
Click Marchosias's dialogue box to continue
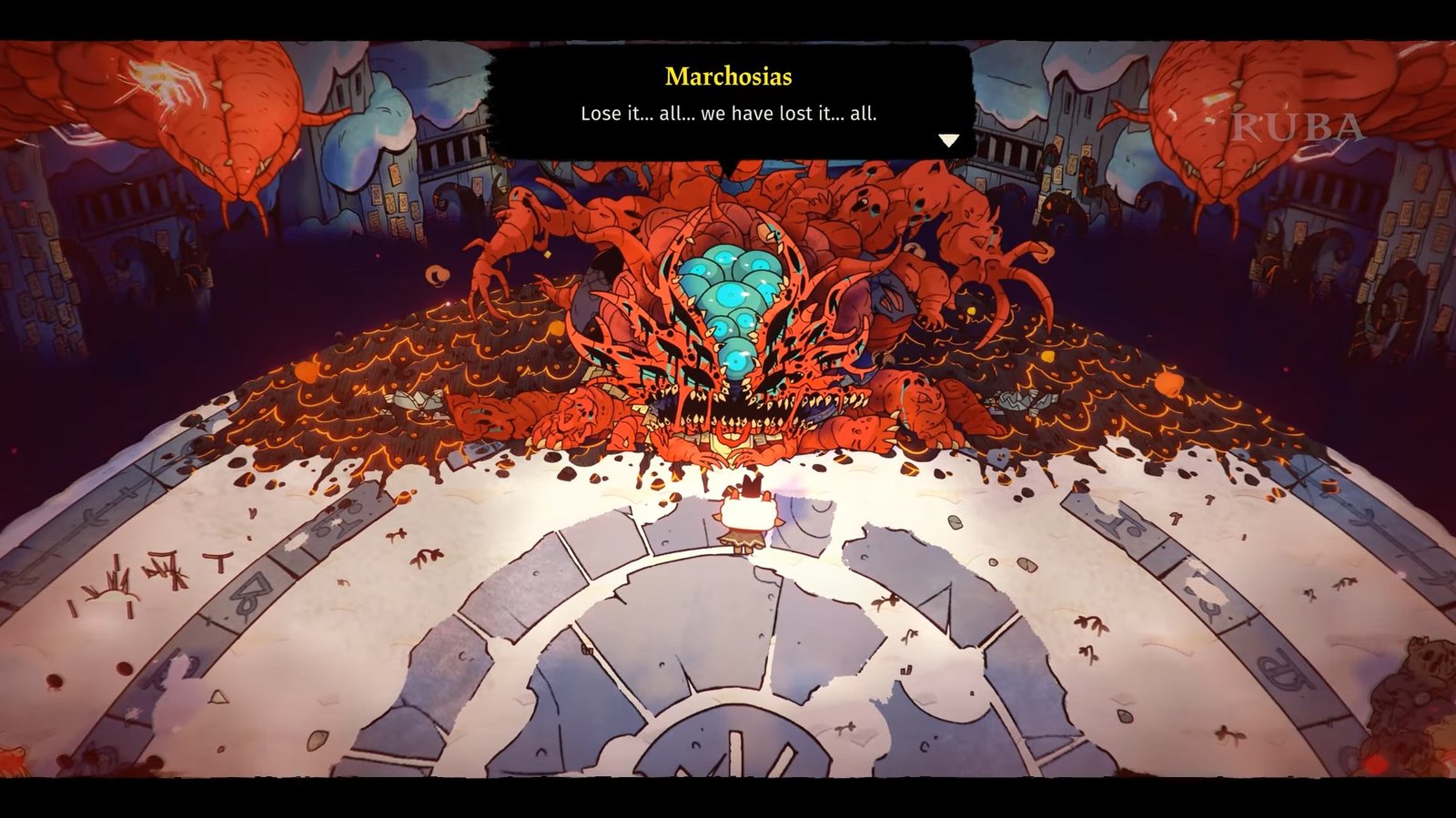click(x=730, y=102)
